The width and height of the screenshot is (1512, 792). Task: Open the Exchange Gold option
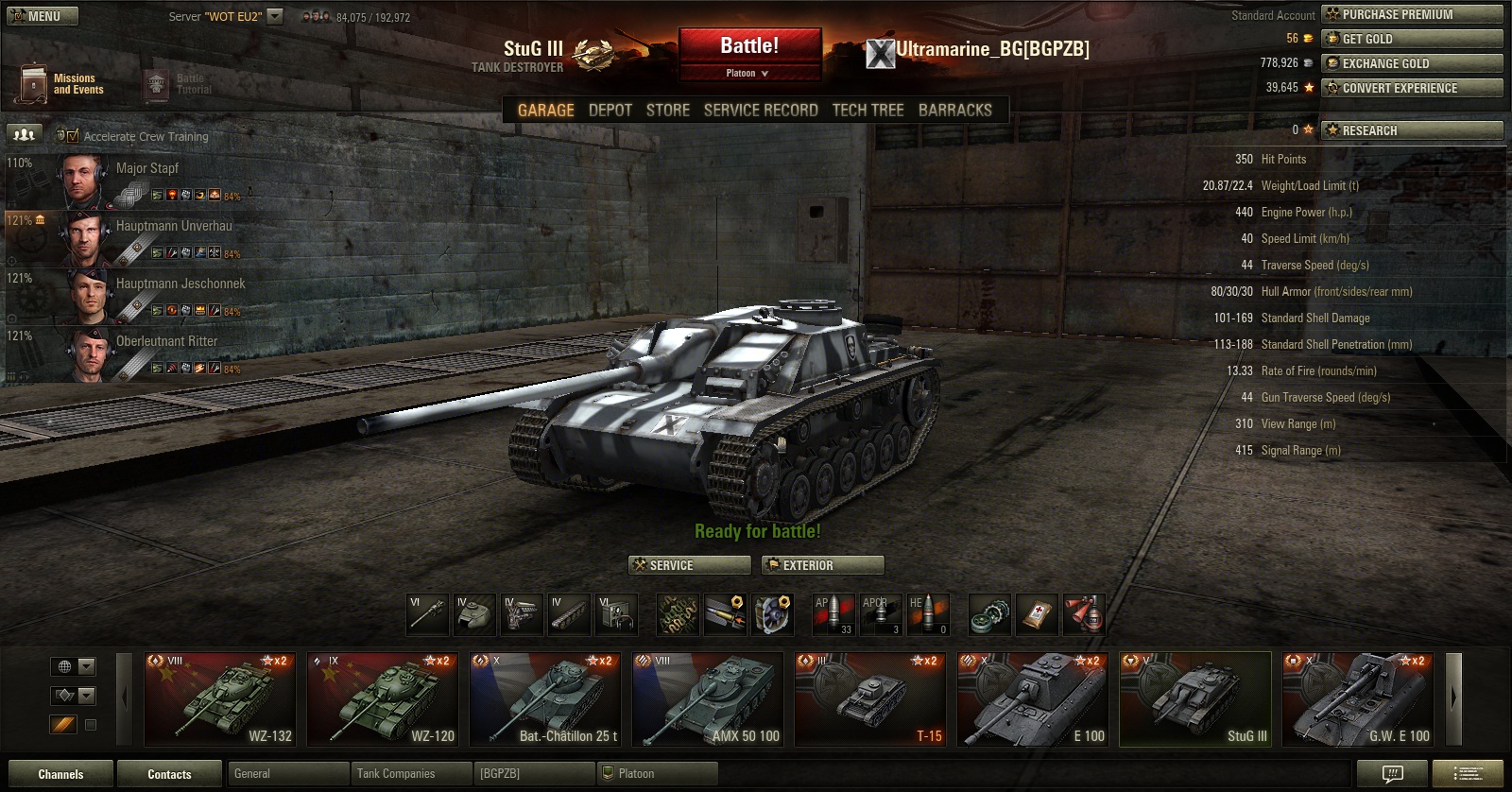pyautogui.click(x=1411, y=63)
